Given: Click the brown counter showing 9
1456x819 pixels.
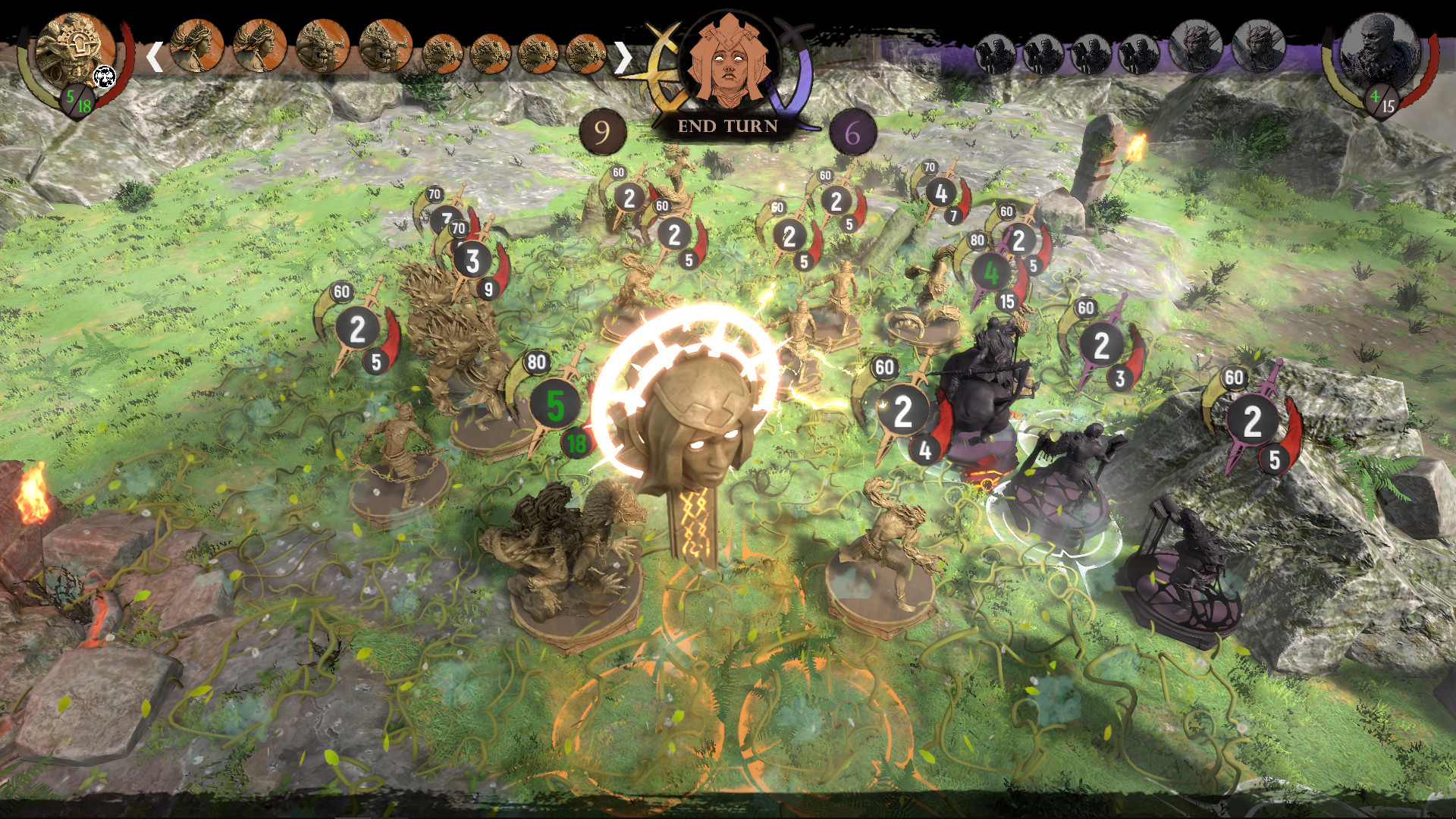Looking at the screenshot, I should pos(603,130).
